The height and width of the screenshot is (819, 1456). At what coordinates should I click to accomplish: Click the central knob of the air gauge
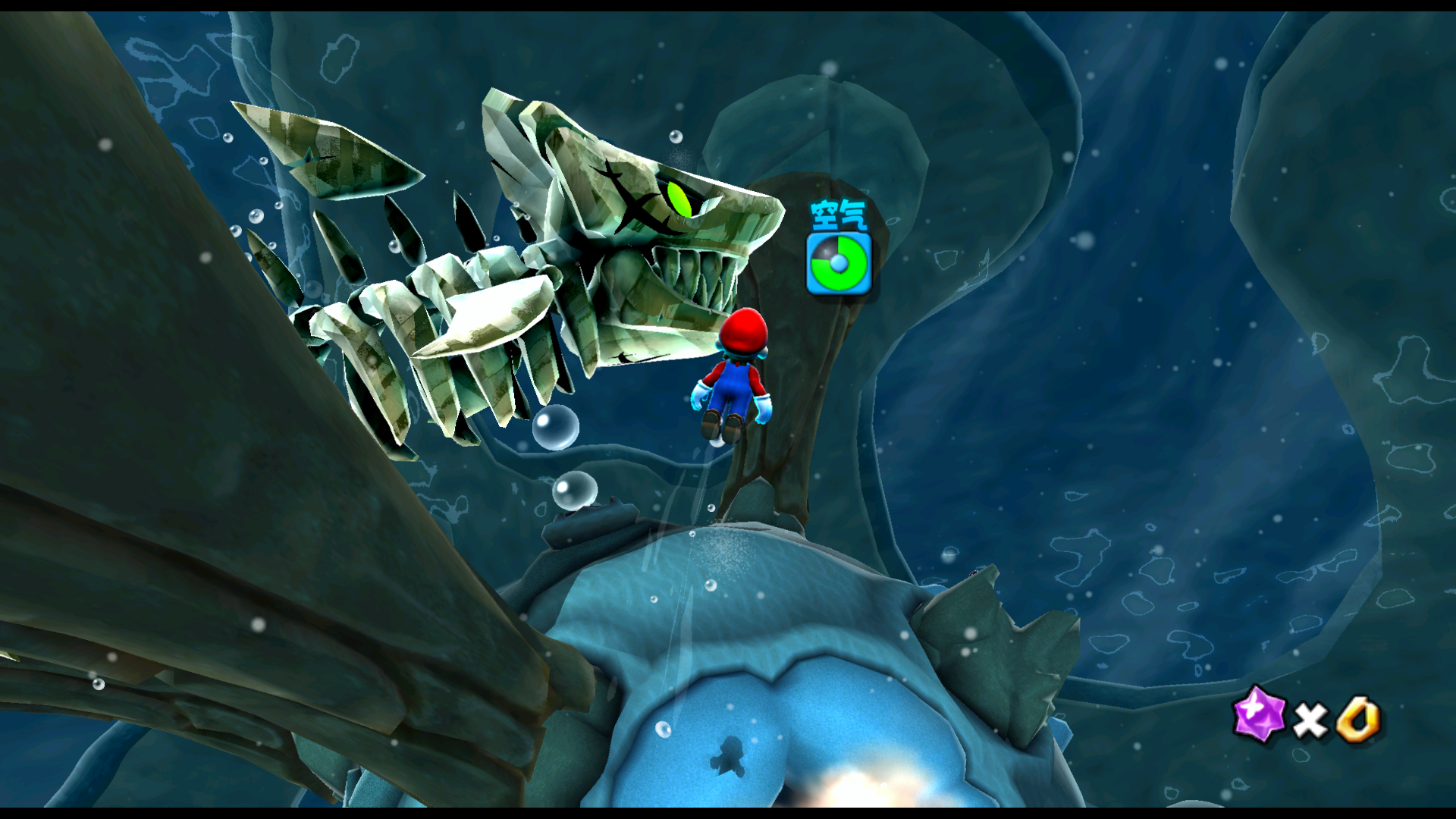[x=839, y=263]
